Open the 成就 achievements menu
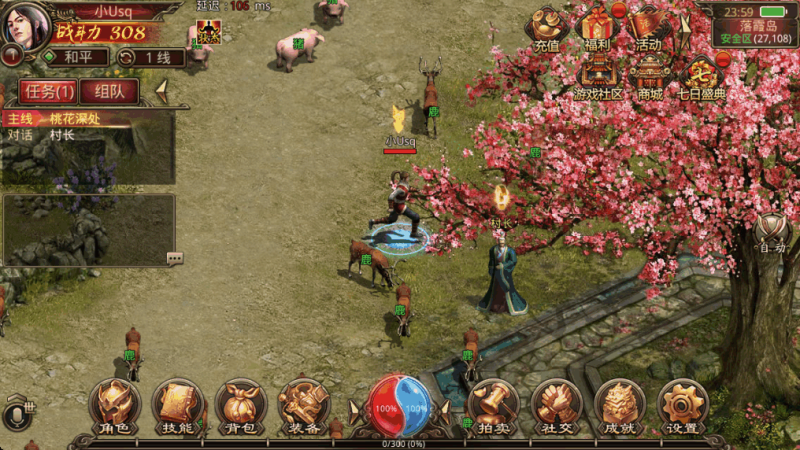Image resolution: width=800 pixels, height=450 pixels. [619, 405]
